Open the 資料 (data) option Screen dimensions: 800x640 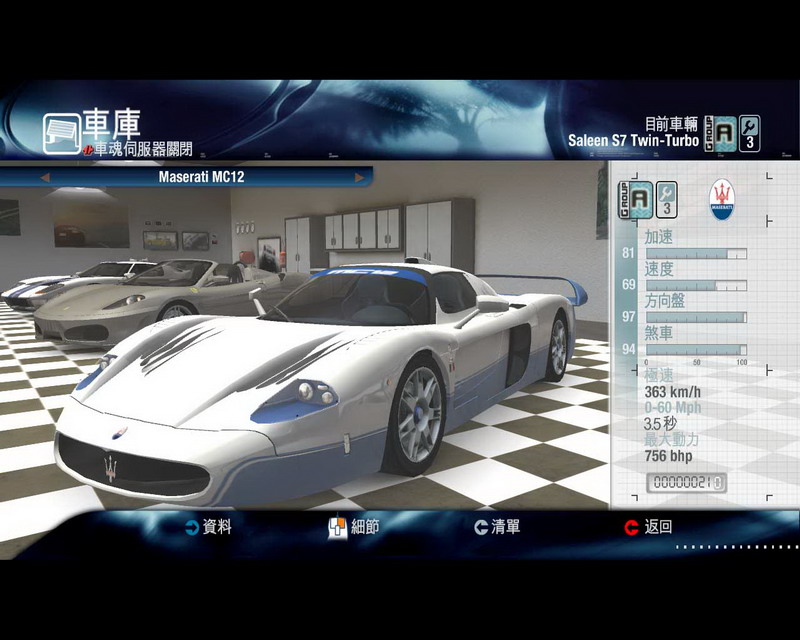point(208,527)
